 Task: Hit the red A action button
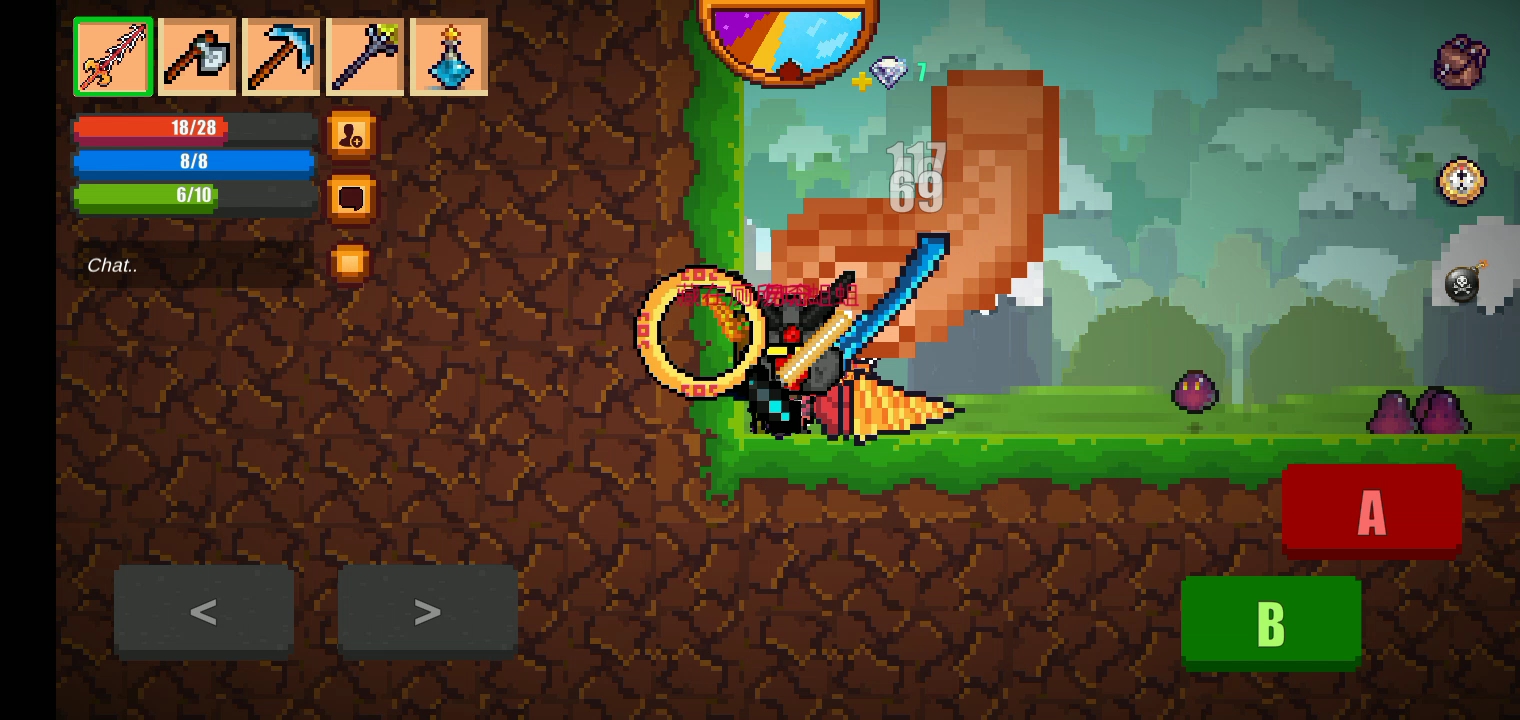(1371, 511)
